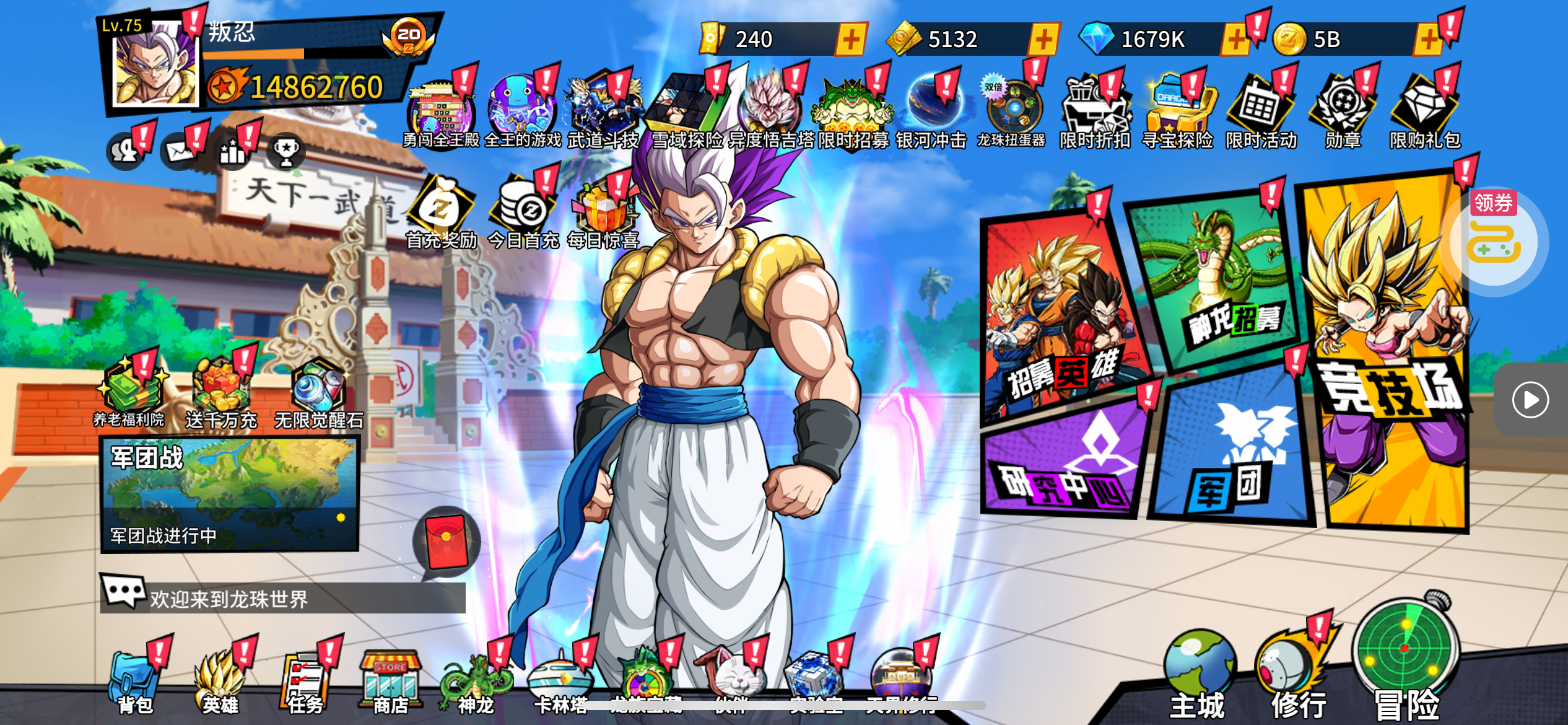Open the 任务 quest checklist
This screenshot has width=1568, height=725.
305,683
